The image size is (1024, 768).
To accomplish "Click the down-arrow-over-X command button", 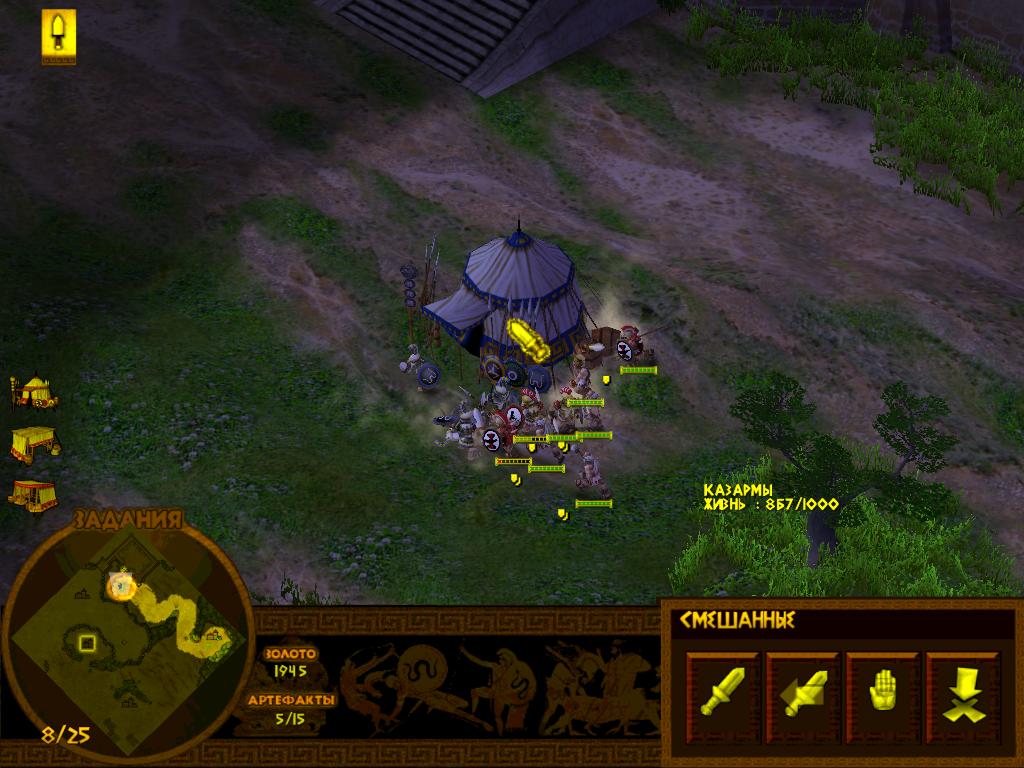I will coord(962,685).
